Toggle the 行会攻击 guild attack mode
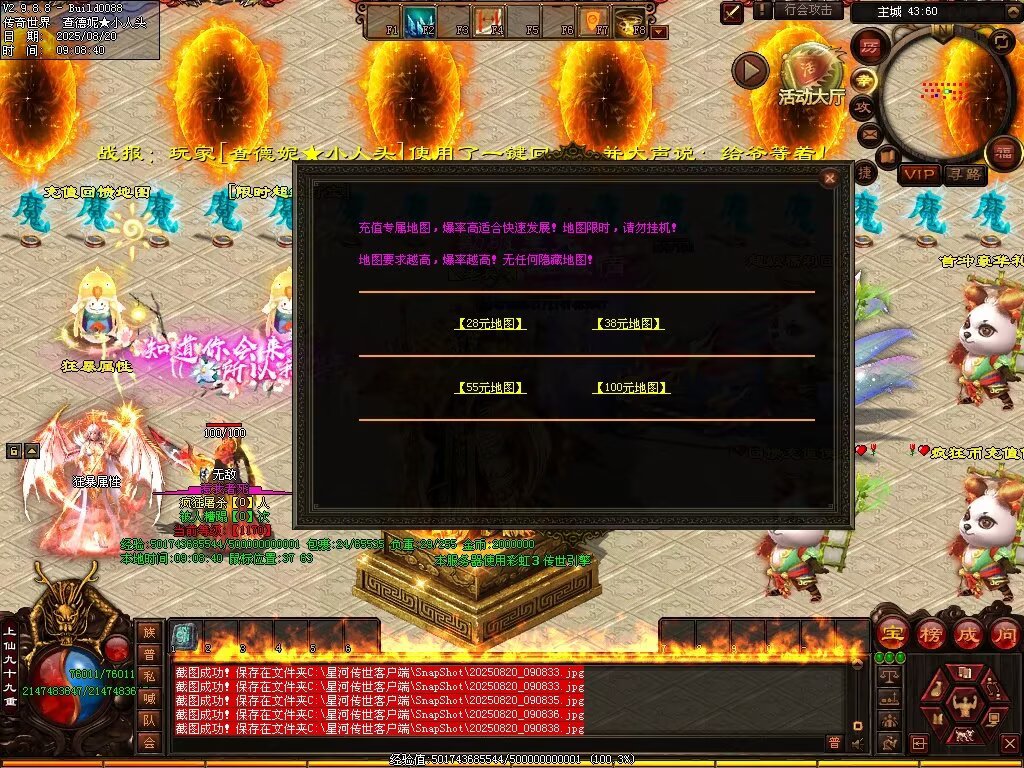 tap(808, 10)
